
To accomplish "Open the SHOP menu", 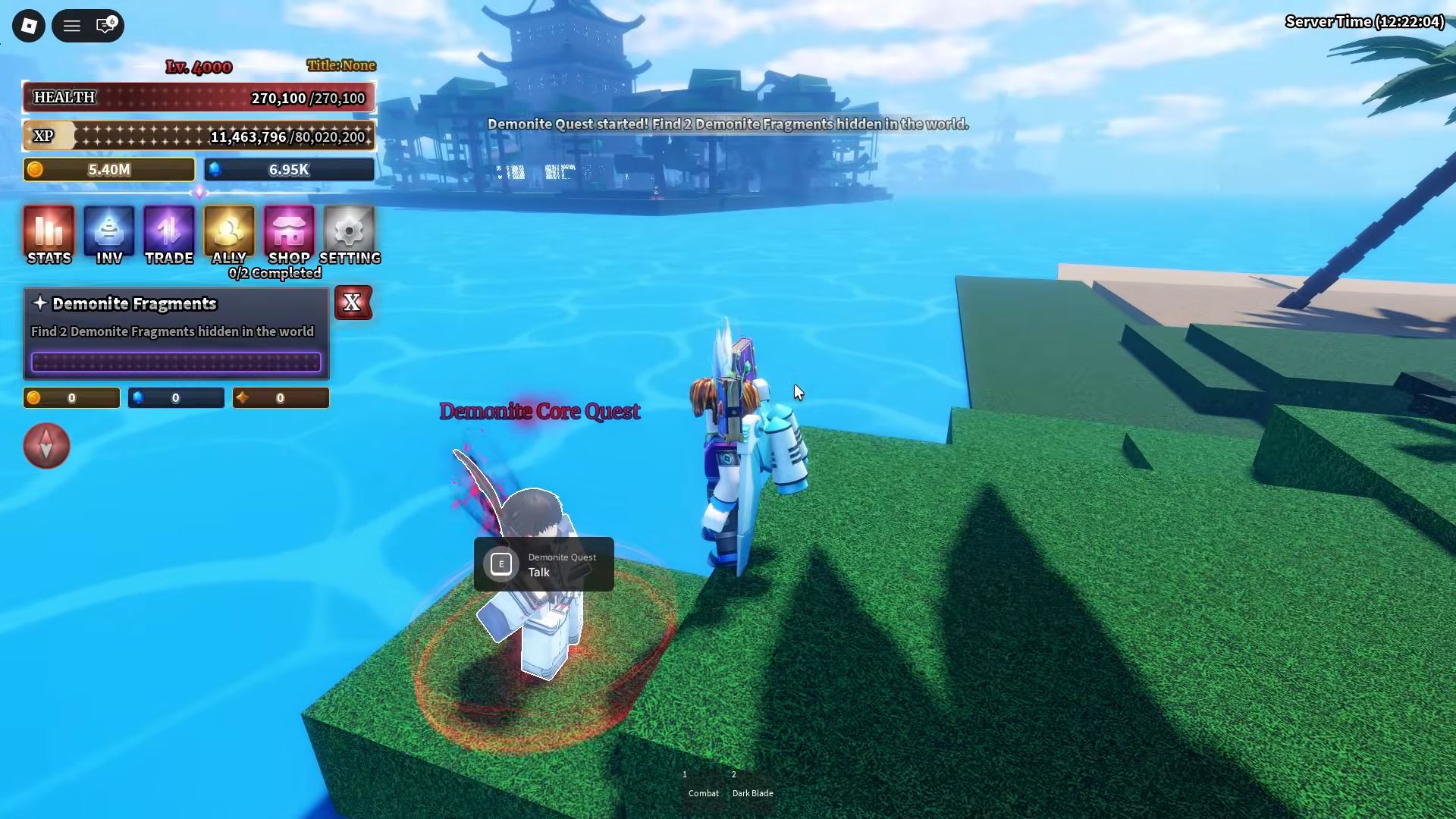I will click(x=289, y=235).
